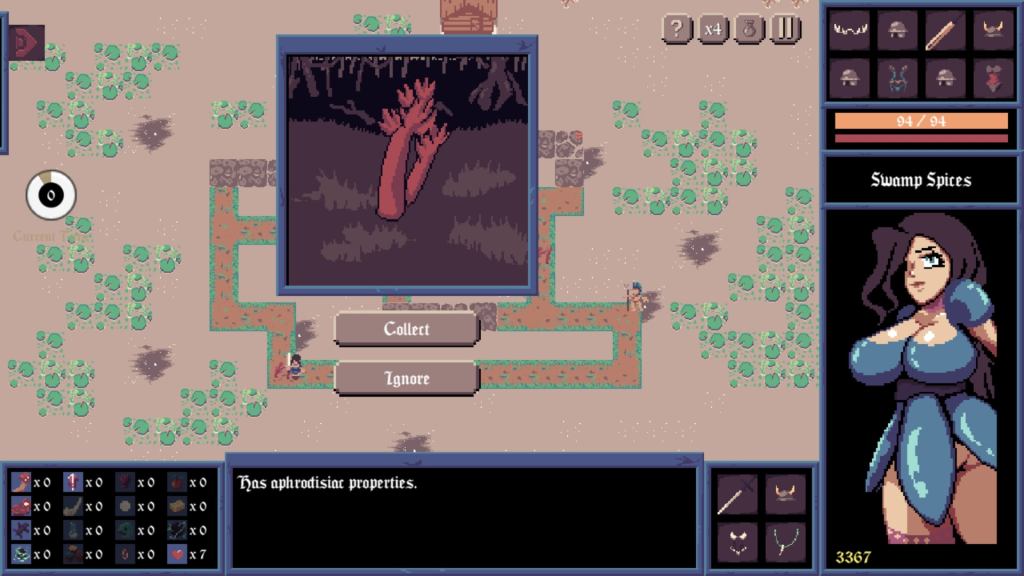This screenshot has width=1024, height=576.
Task: Open the question mark help button
Action: pyautogui.click(x=677, y=28)
